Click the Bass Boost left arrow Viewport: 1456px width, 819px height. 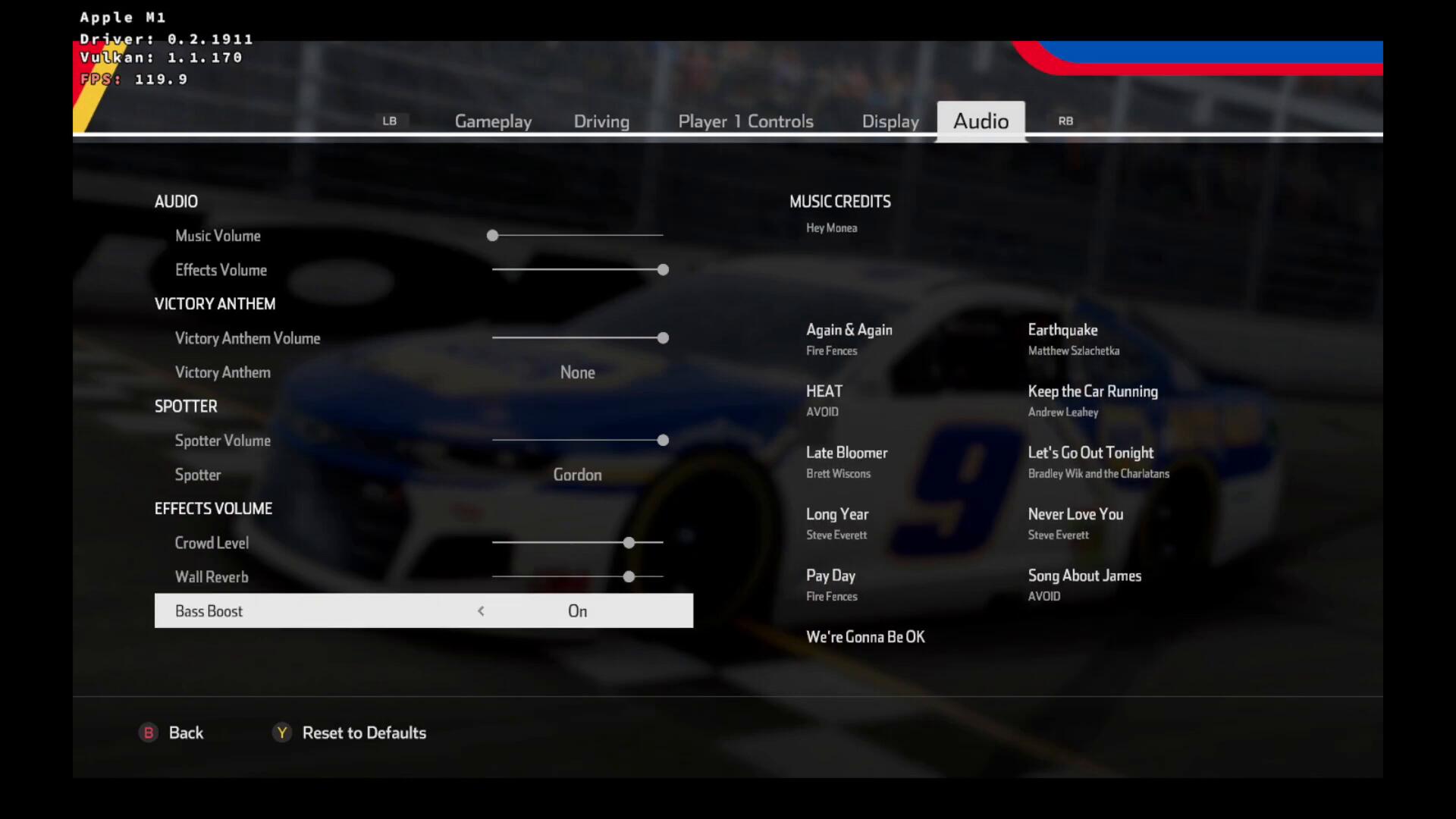[481, 611]
